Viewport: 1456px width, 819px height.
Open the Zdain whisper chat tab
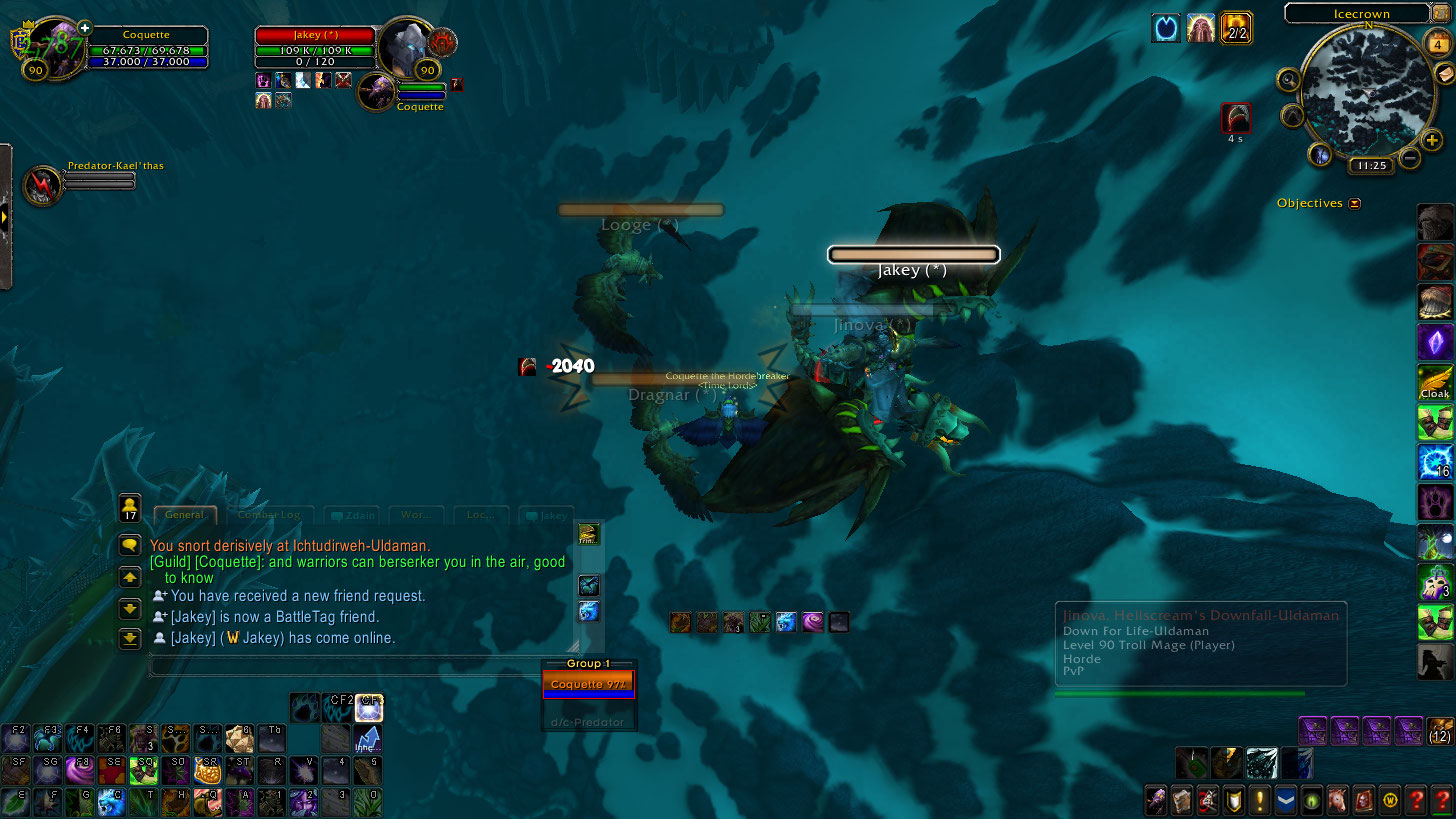pyautogui.click(x=350, y=515)
